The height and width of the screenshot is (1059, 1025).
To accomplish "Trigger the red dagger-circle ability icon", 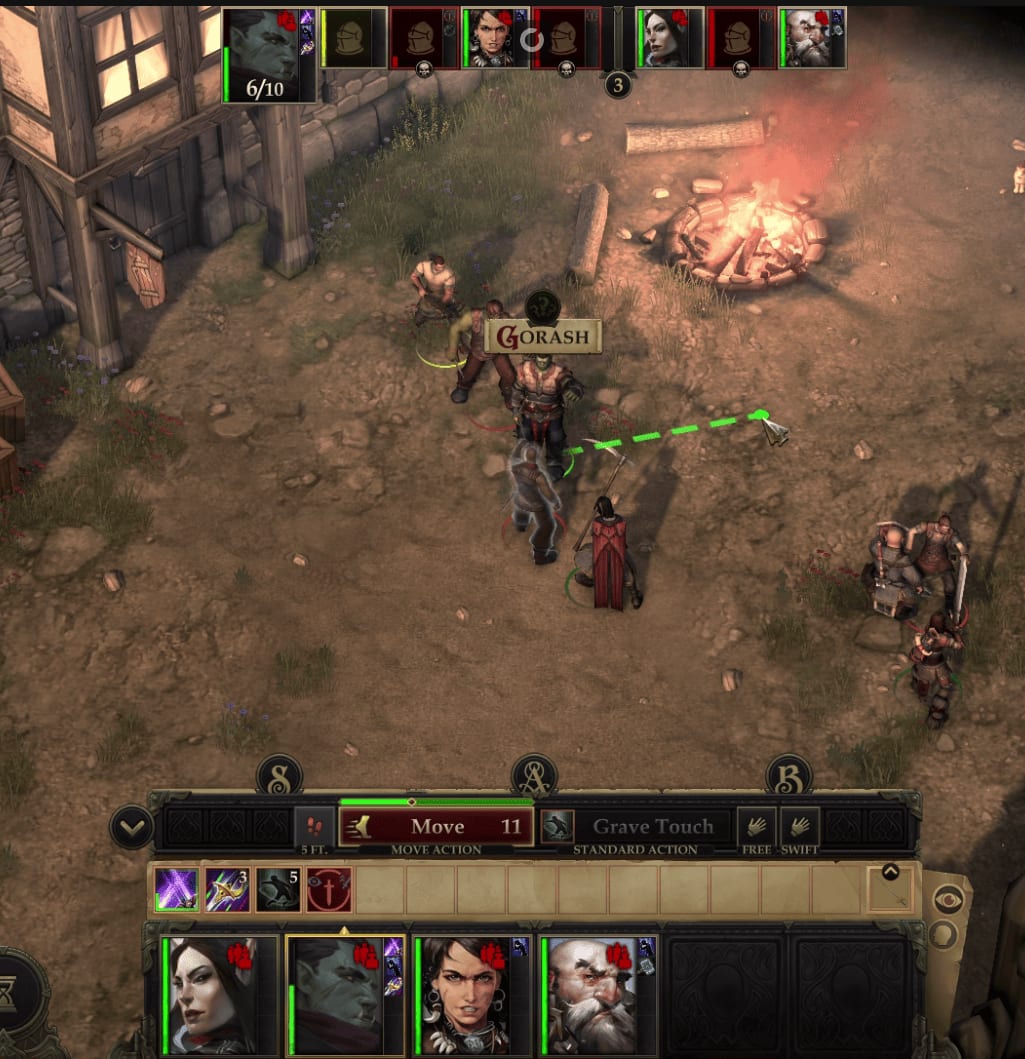I will tap(329, 890).
